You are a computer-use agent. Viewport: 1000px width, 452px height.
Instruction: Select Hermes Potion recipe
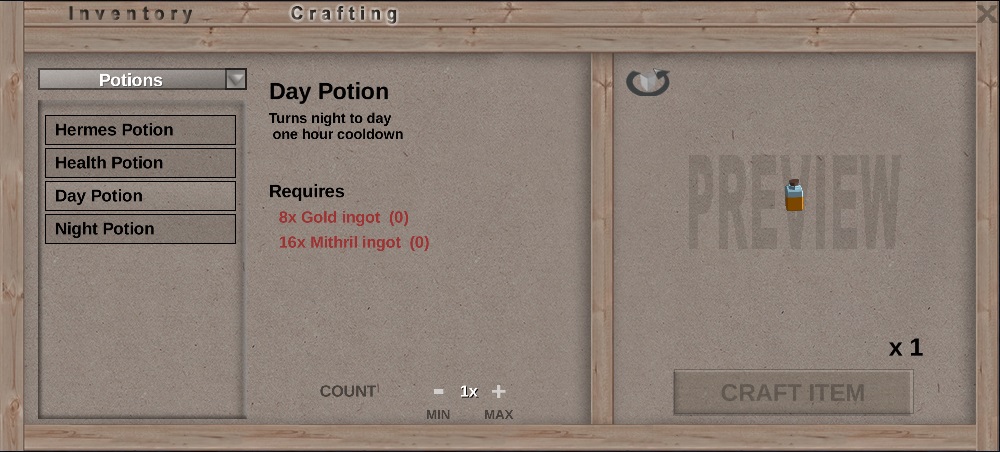[x=140, y=130]
